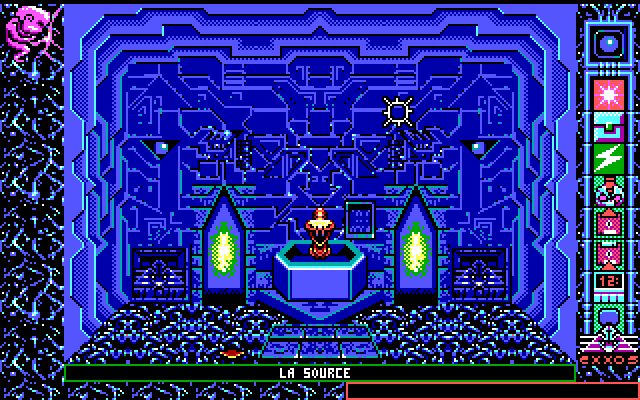The image size is (640, 400).
Task: Activate the green lightning bolt power
Action: tap(607, 158)
